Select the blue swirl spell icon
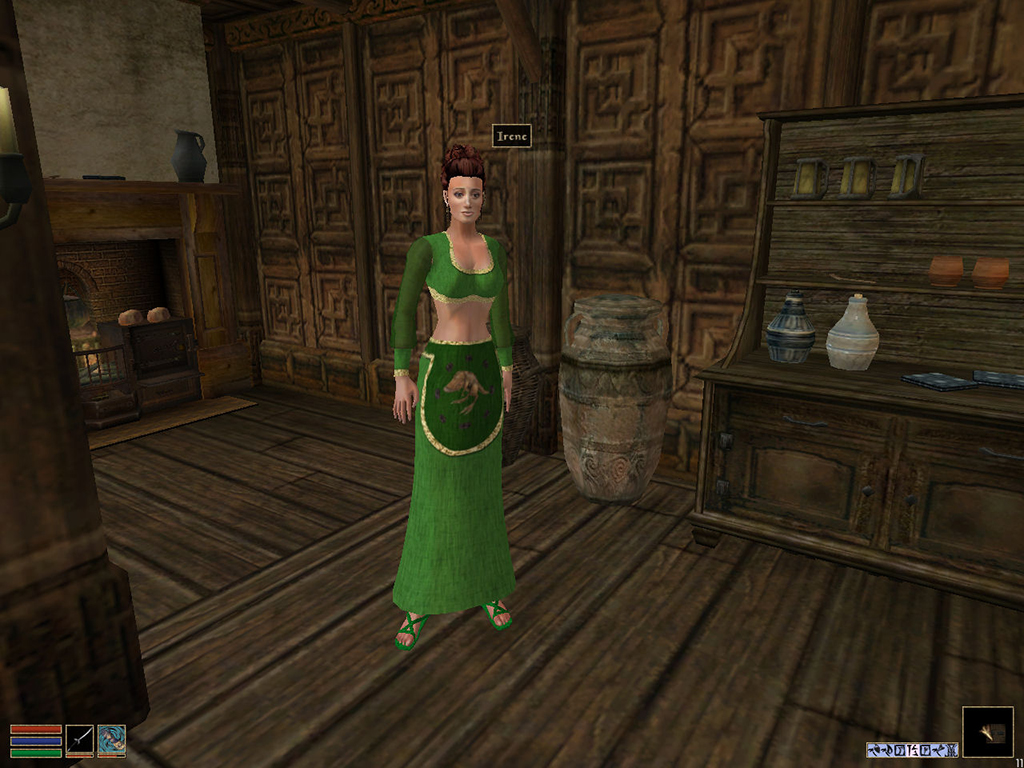 coord(112,739)
